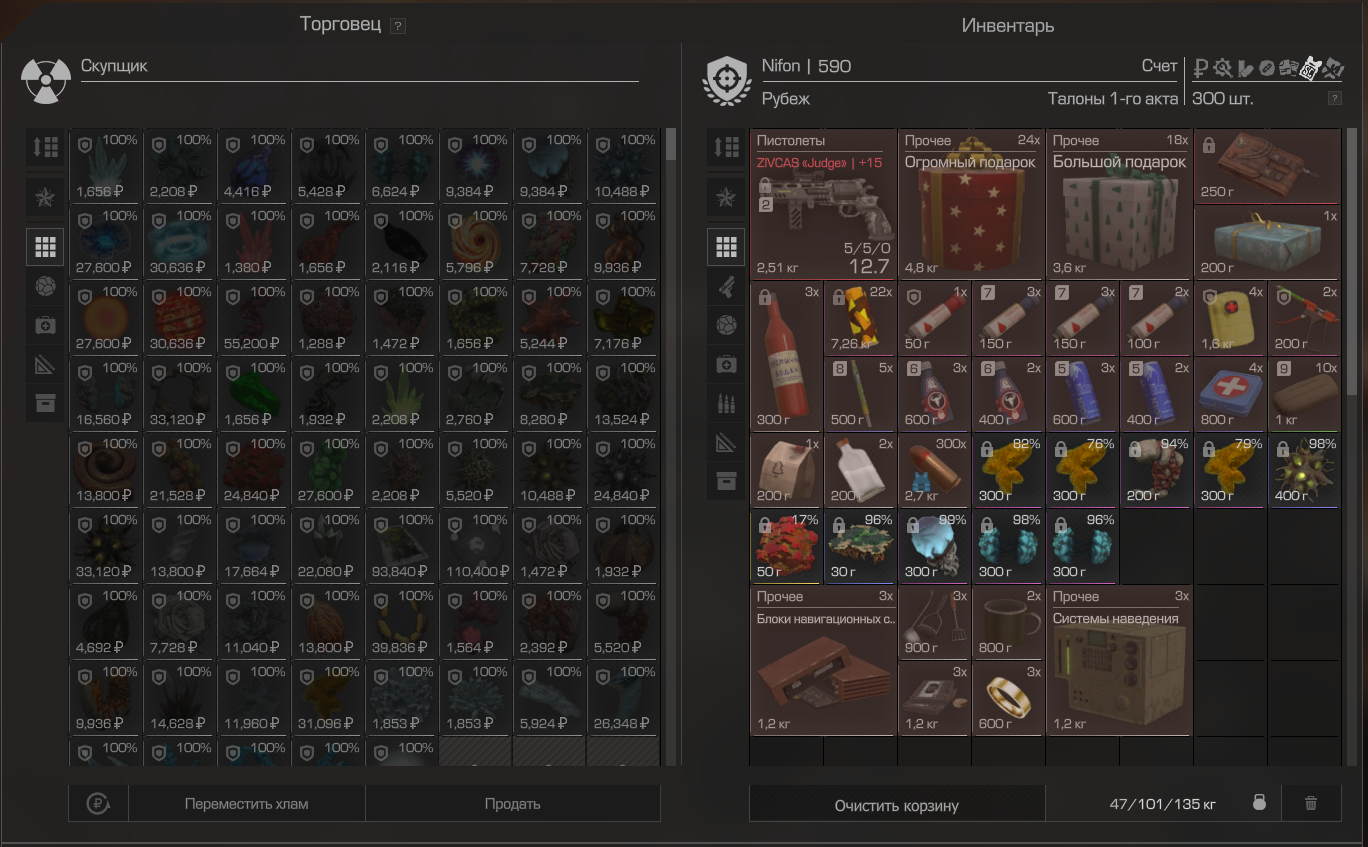Choose trader item priced 93,840 ₽
Image resolution: width=1368 pixels, height=847 pixels.
click(x=402, y=547)
